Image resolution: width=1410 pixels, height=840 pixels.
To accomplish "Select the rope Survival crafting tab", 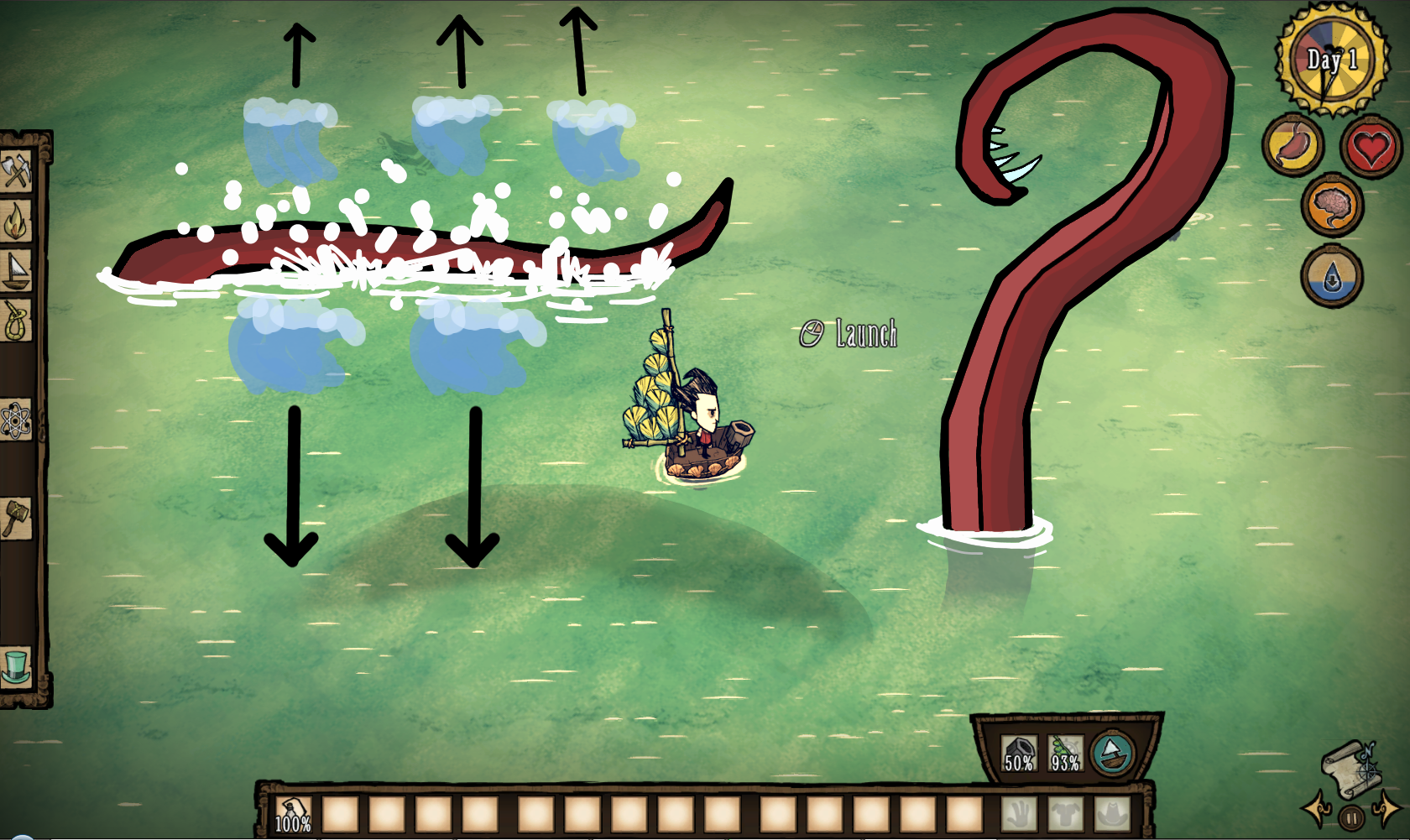I will coord(16,321).
